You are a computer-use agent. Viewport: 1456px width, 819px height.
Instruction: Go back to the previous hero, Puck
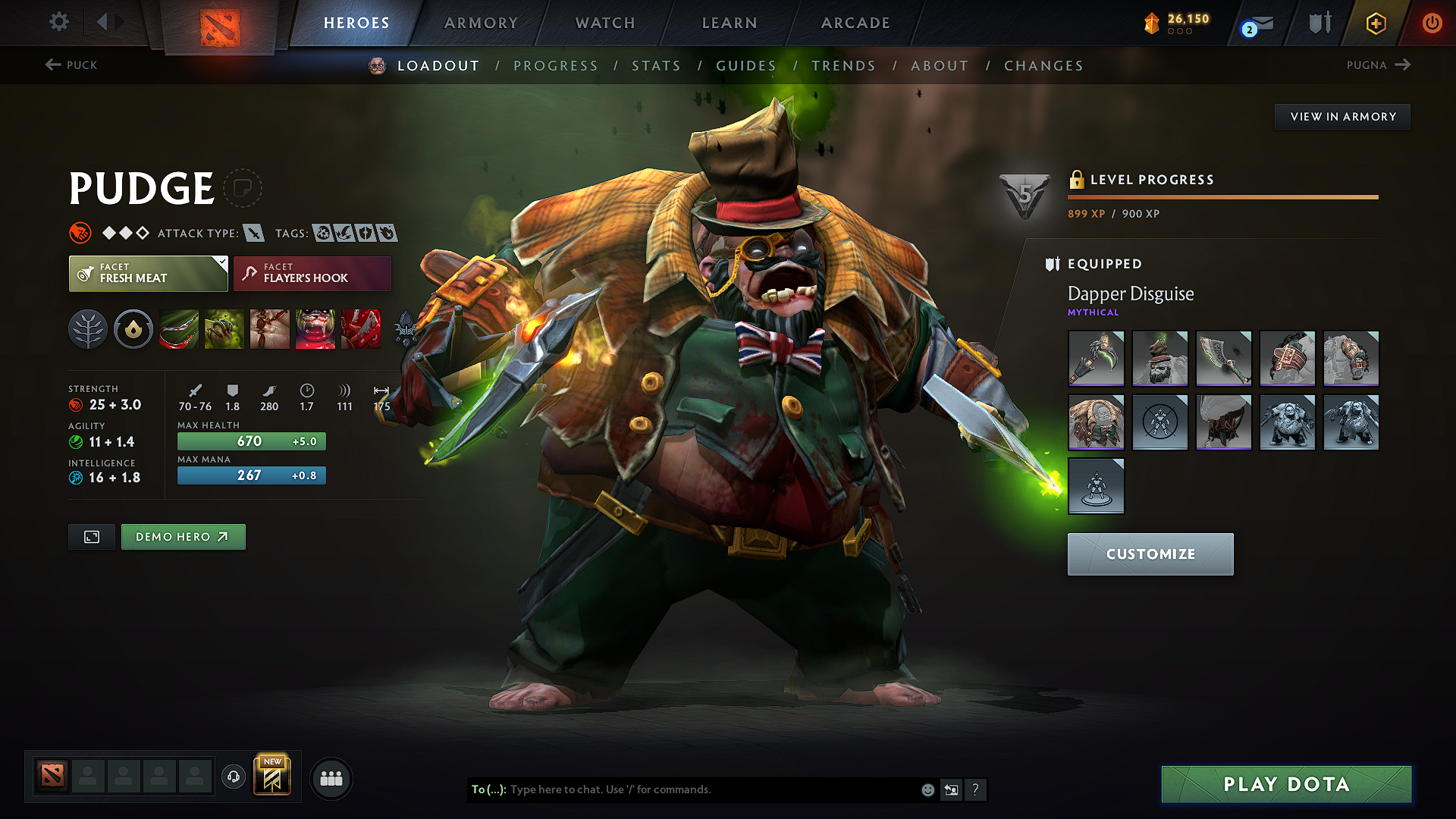[72, 65]
